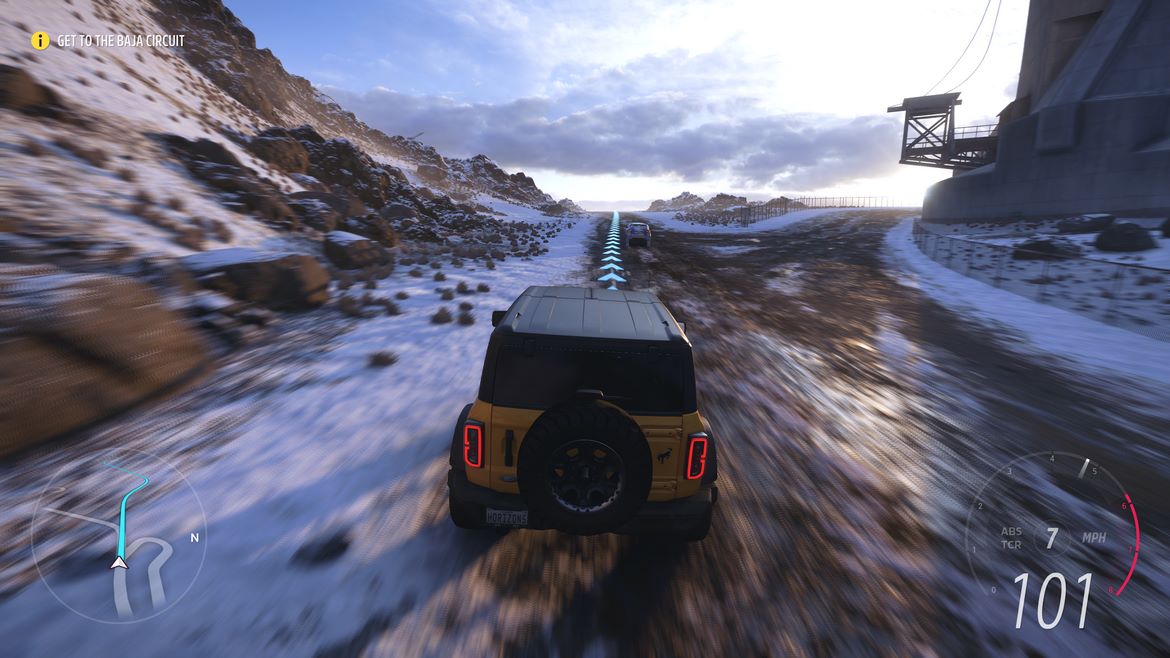Viewport: 1170px width, 658px height.
Task: Open the circular minimap
Action: [118, 535]
